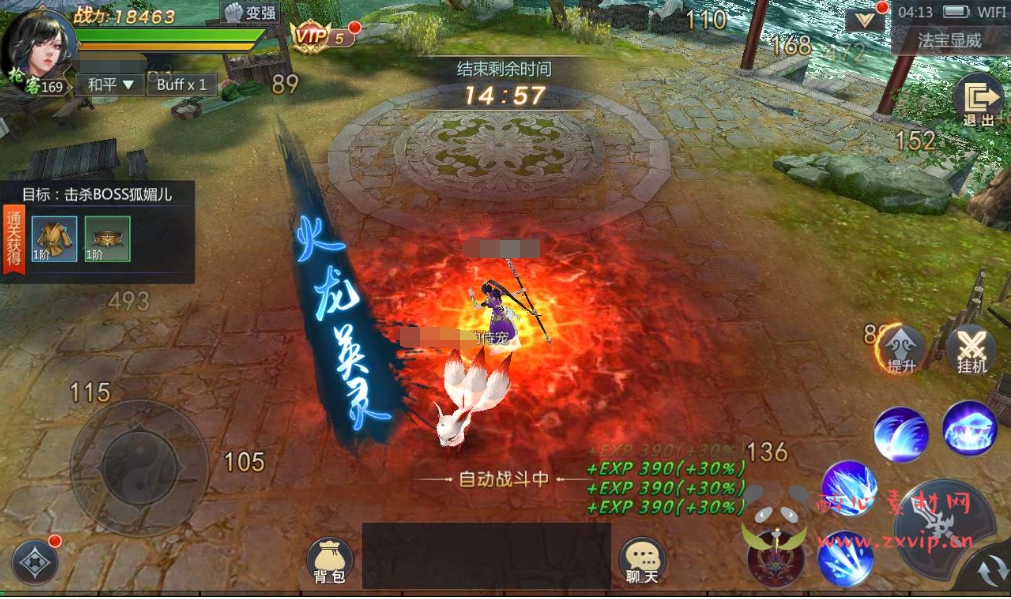Exit the dungeon via 退出 button
This screenshot has height=599, width=1011.
click(x=978, y=101)
